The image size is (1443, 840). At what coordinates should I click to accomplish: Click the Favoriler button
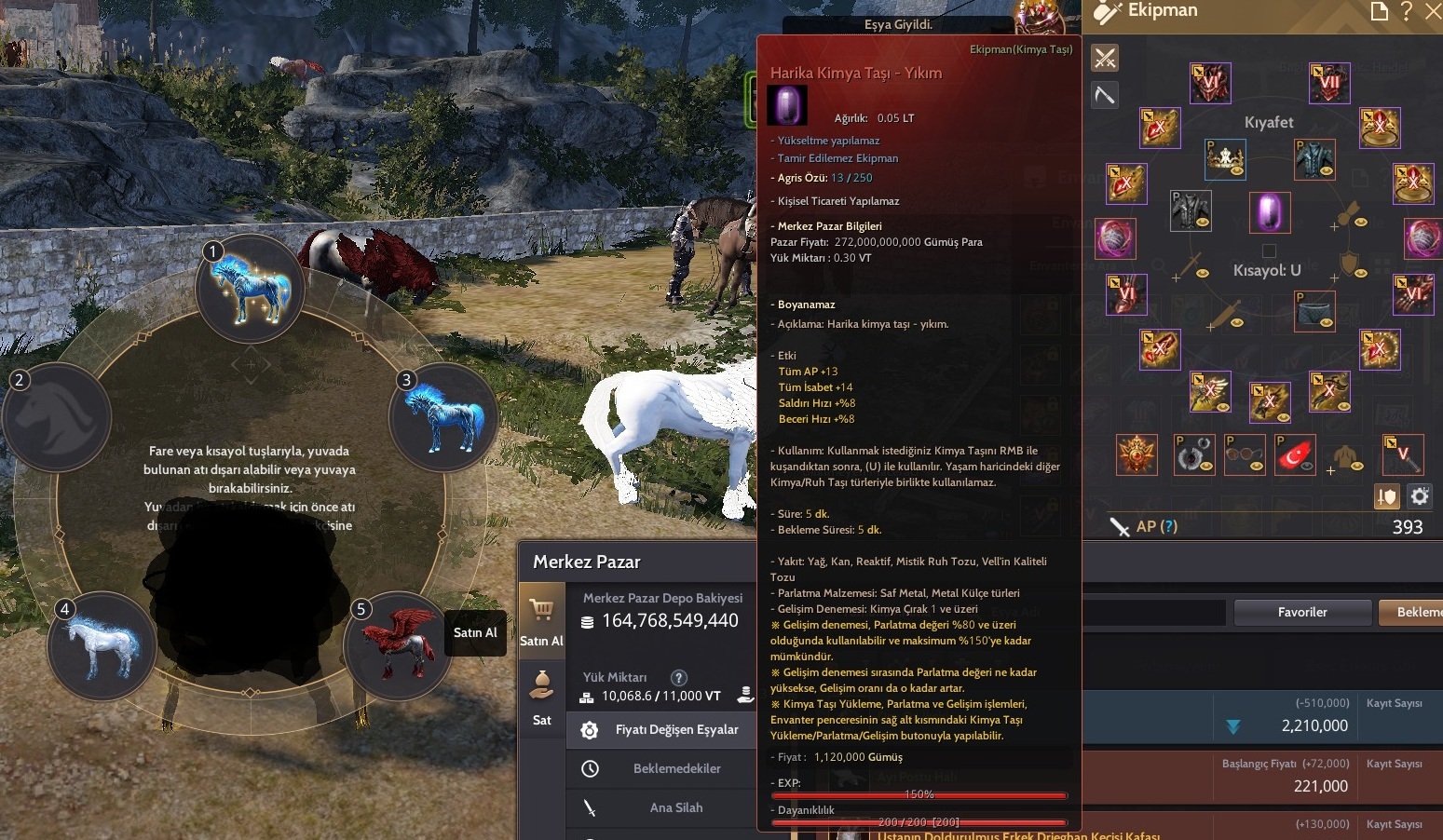tap(1302, 612)
